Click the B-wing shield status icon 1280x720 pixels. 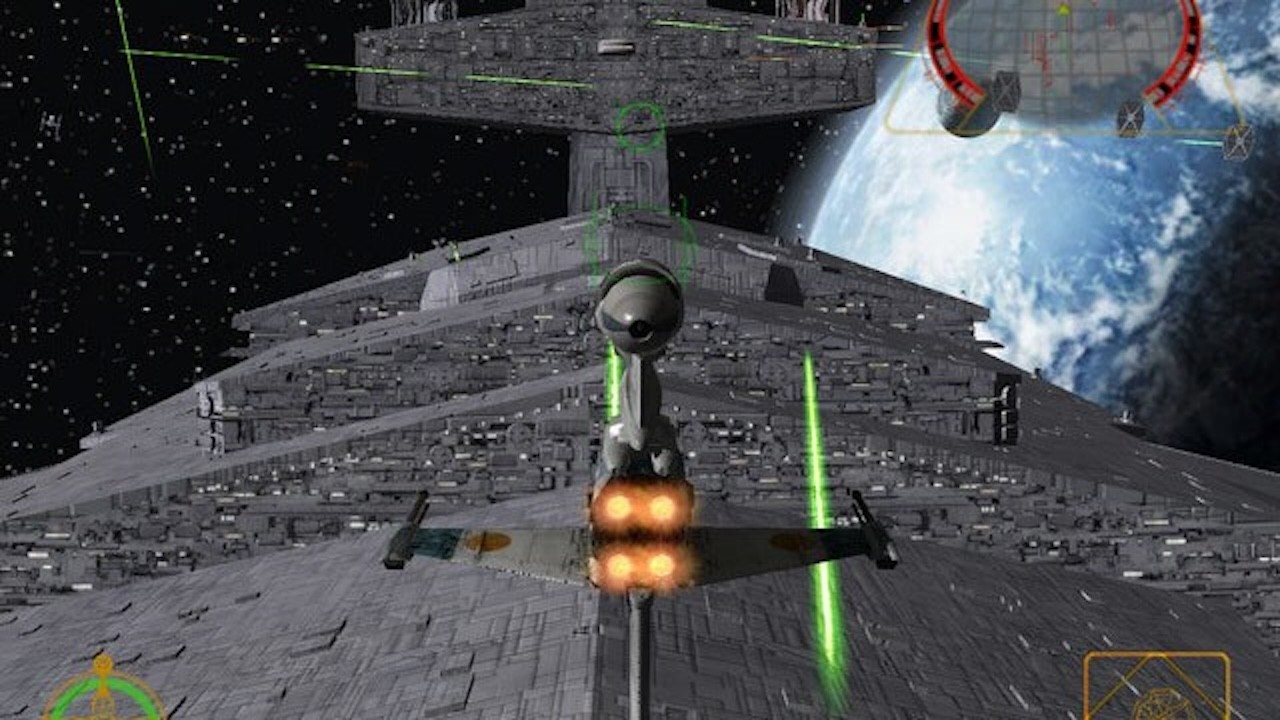103,692
